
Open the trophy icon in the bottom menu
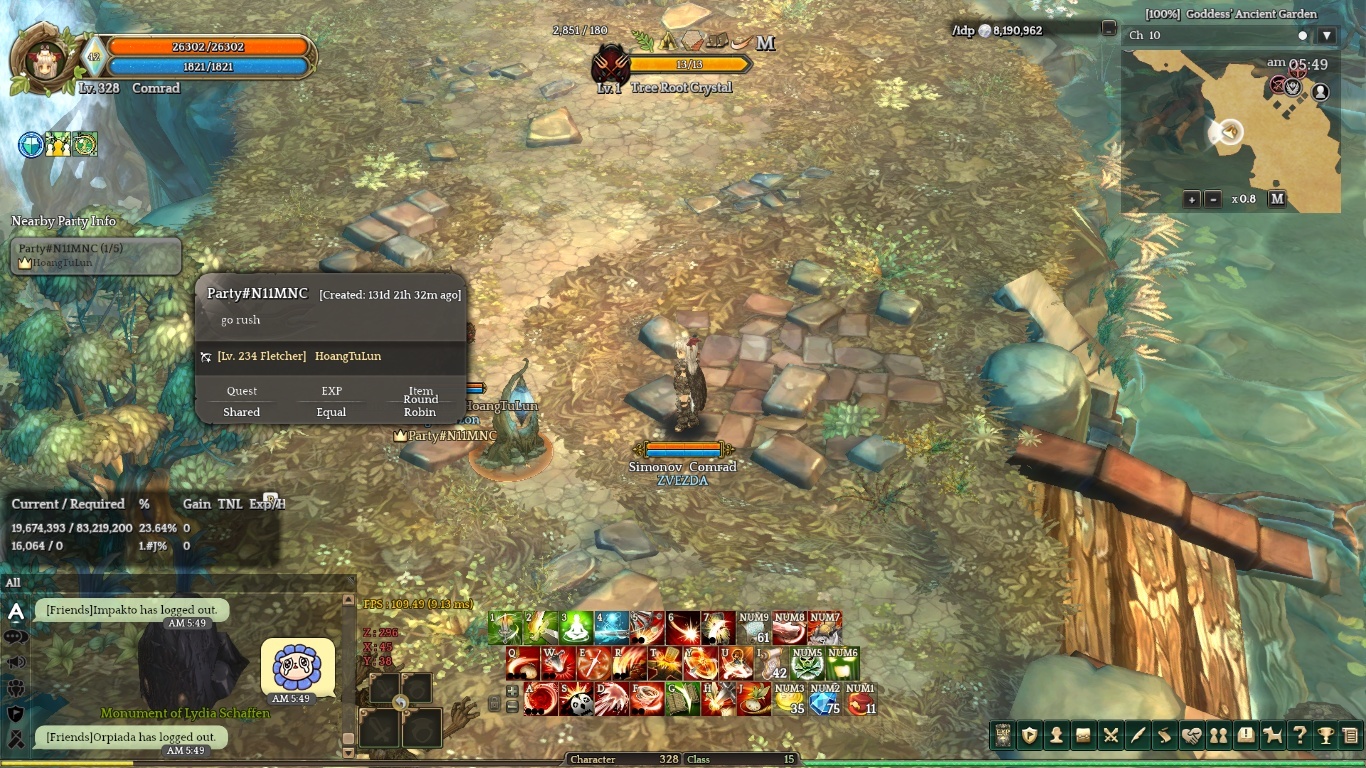pos(1326,736)
